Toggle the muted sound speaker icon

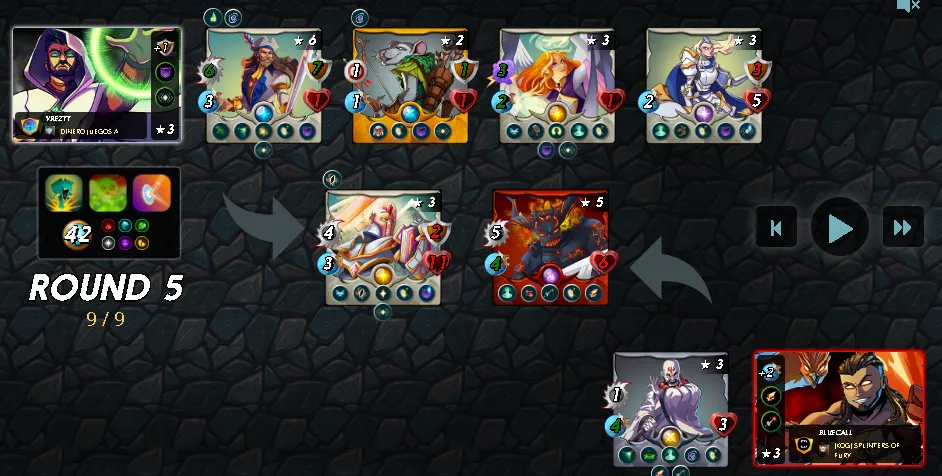coord(908,6)
